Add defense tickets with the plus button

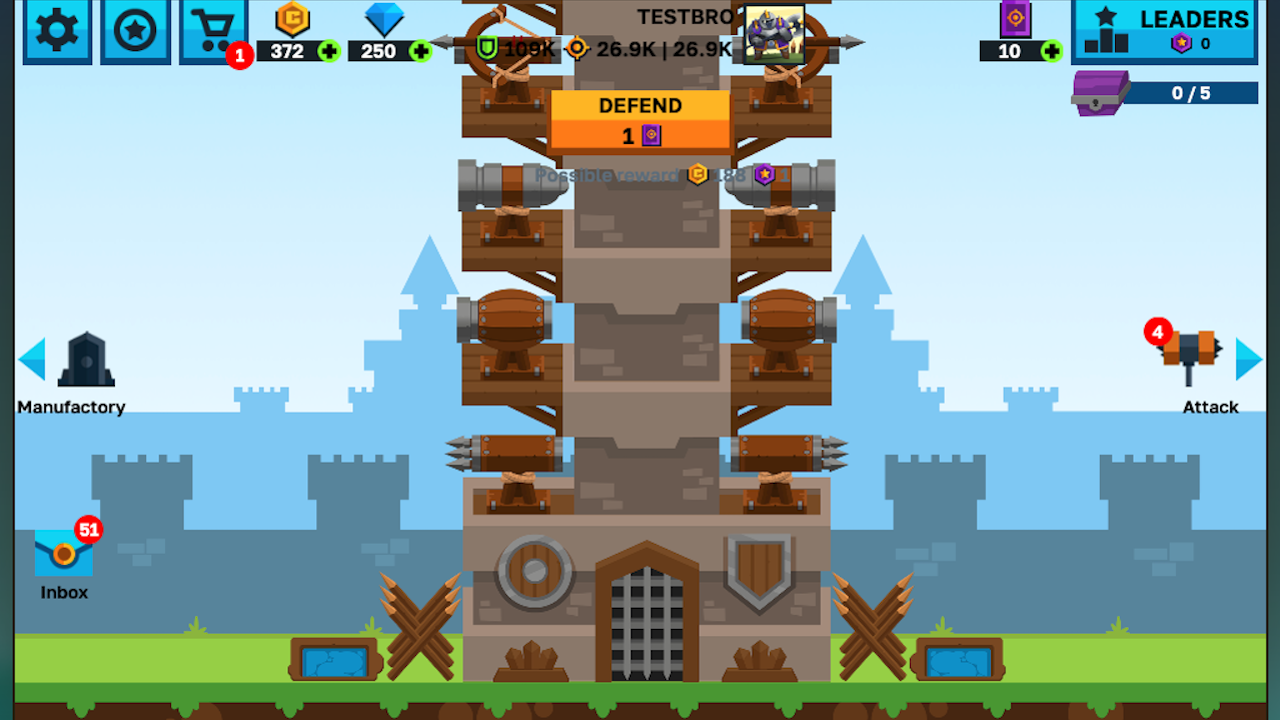click(1051, 51)
